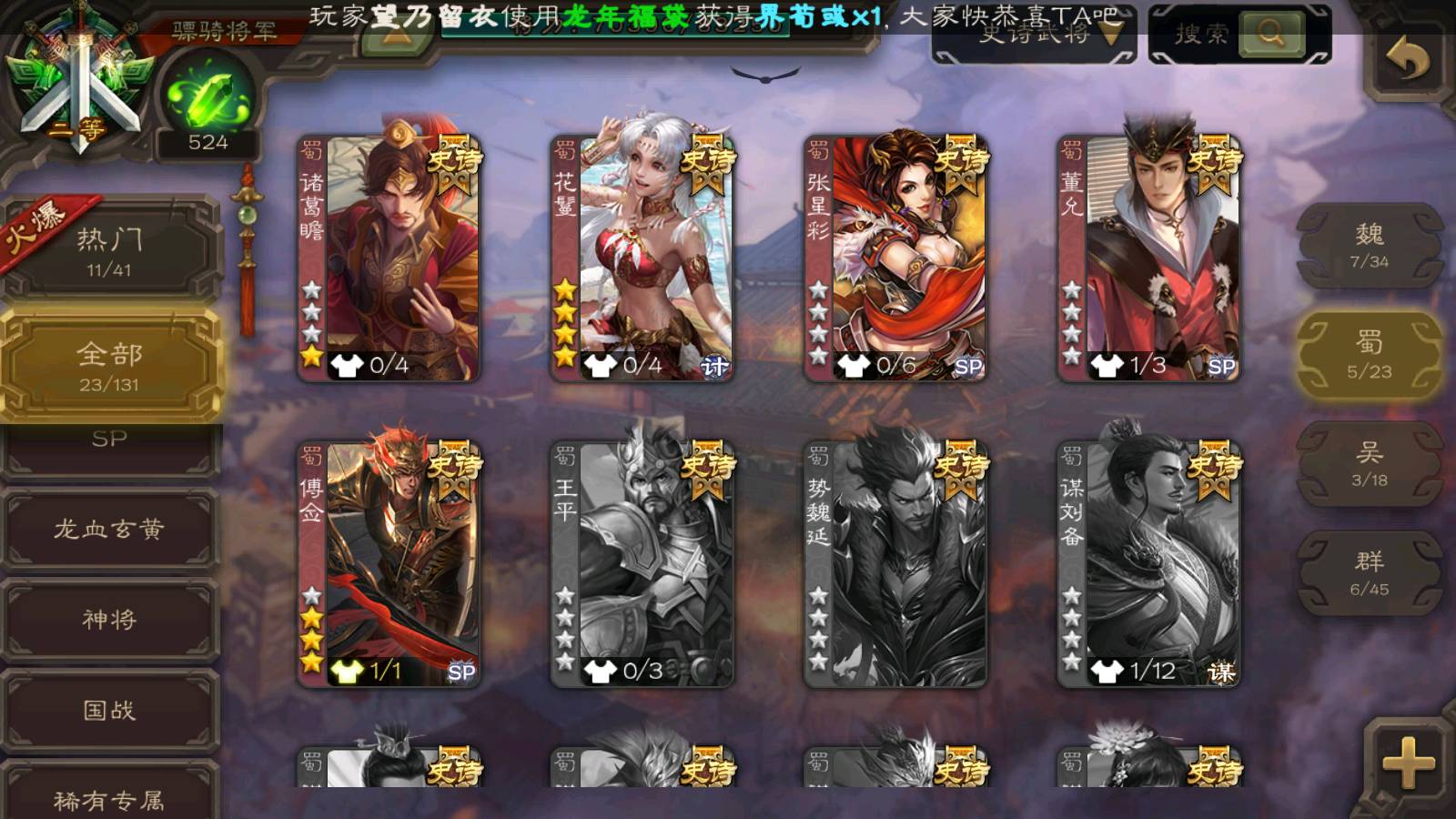This screenshot has width=1456, height=819.
Task: Filter generals by 吴 faction
Action: pyautogui.click(x=1369, y=464)
